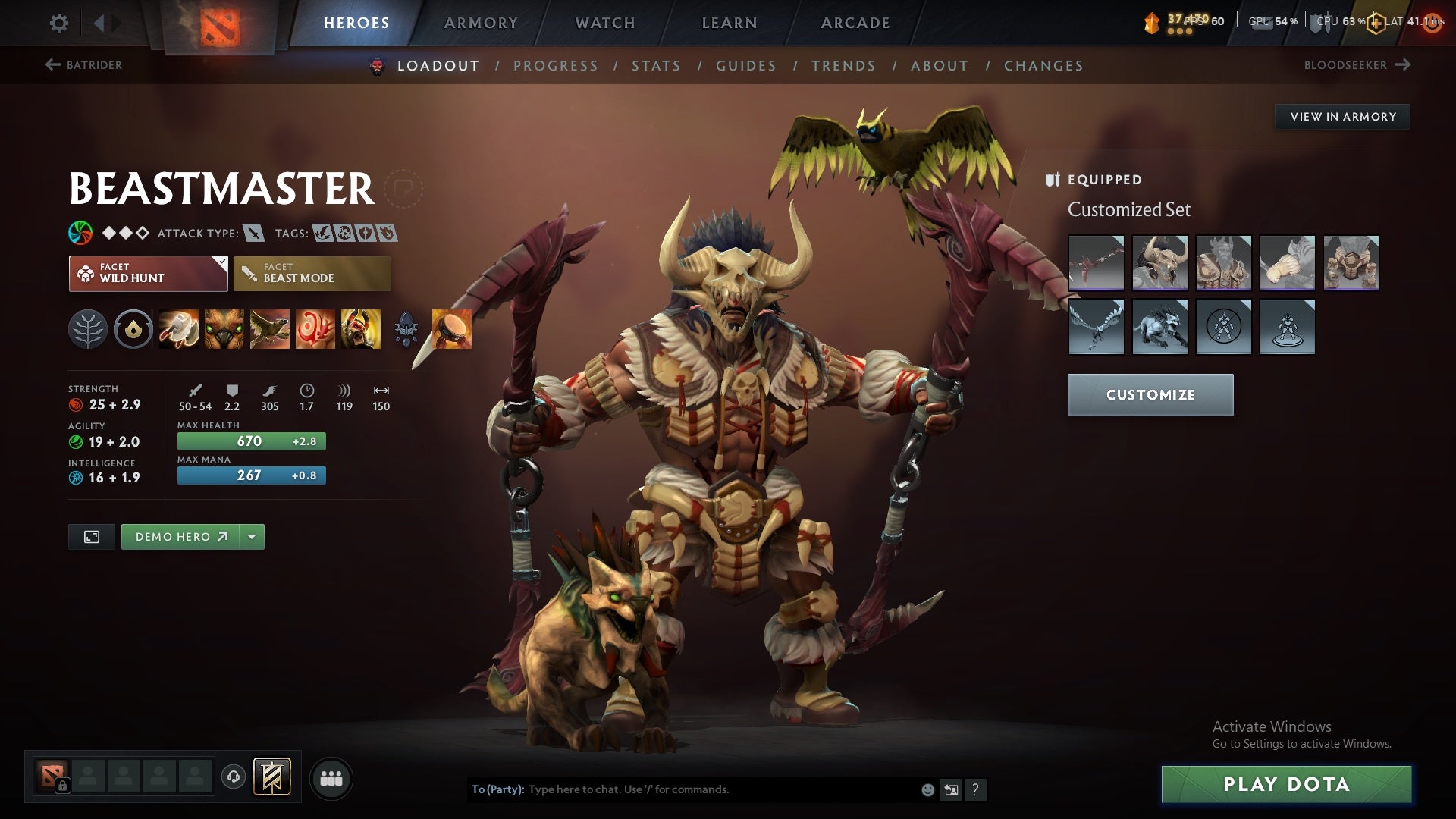
Task: Open the emoticon picker in chat
Action: point(927,789)
